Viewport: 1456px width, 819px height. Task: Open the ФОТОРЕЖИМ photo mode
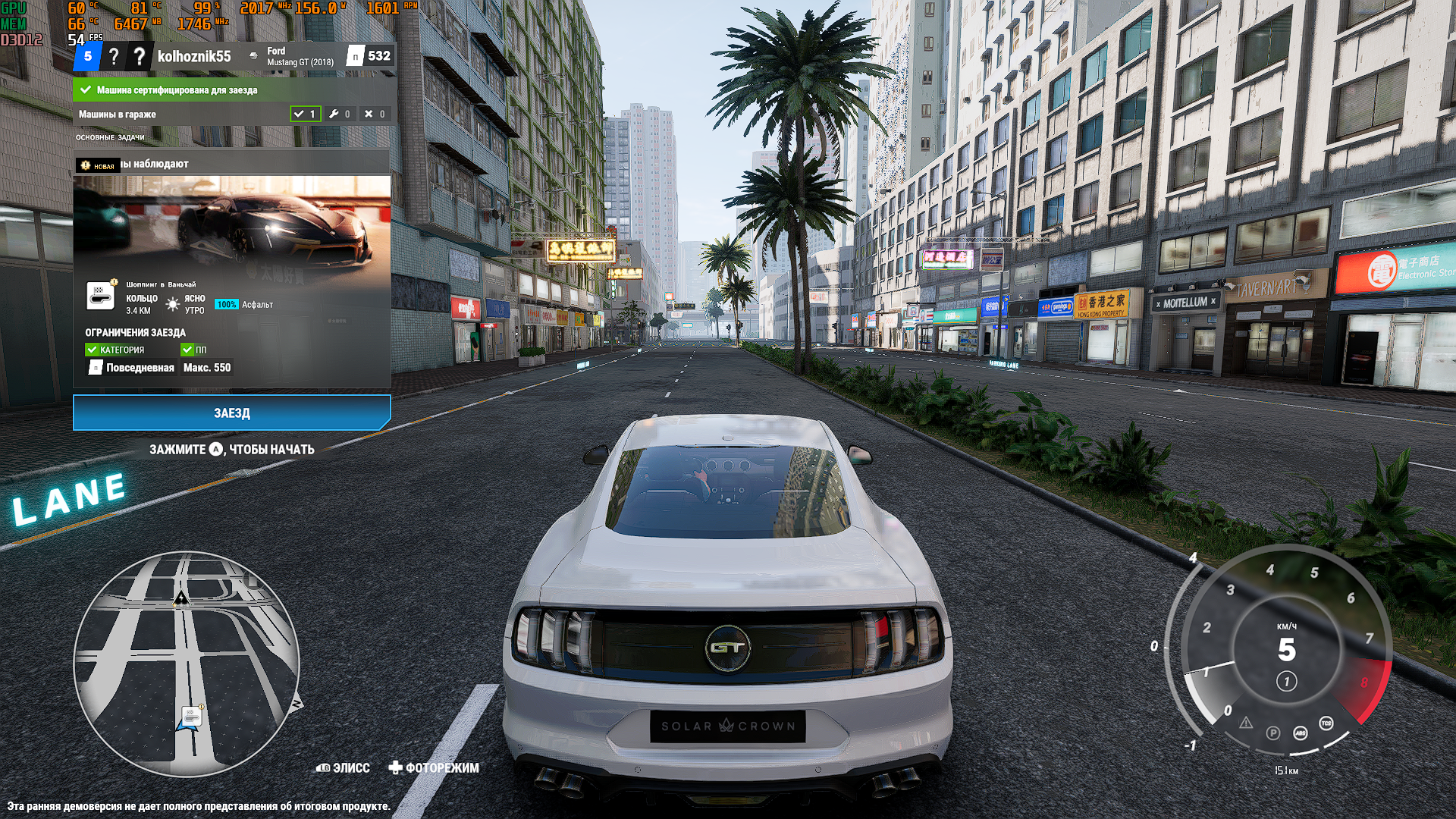[434, 767]
